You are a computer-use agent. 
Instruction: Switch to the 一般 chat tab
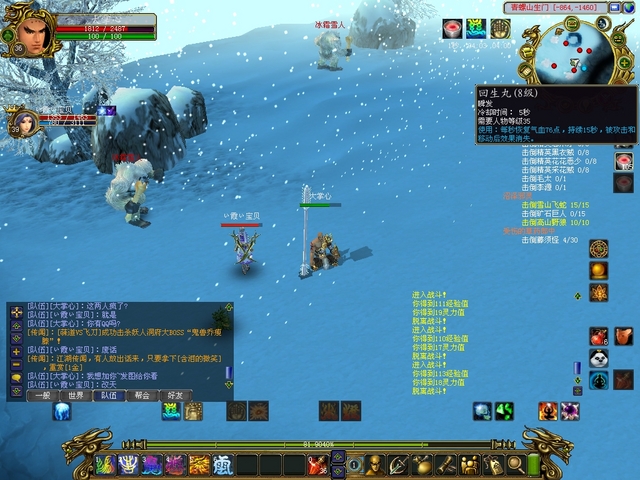click(42, 395)
